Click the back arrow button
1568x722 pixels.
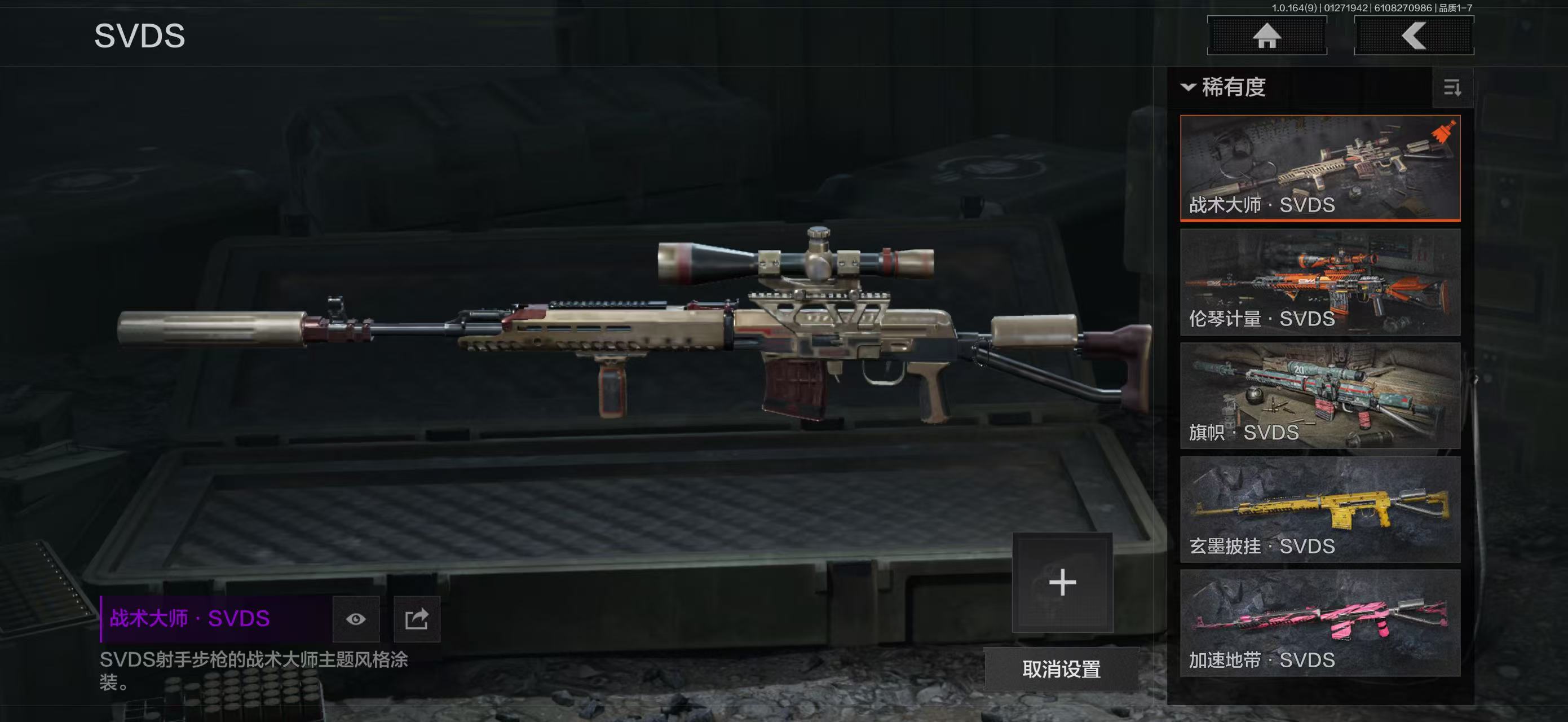(x=1414, y=36)
